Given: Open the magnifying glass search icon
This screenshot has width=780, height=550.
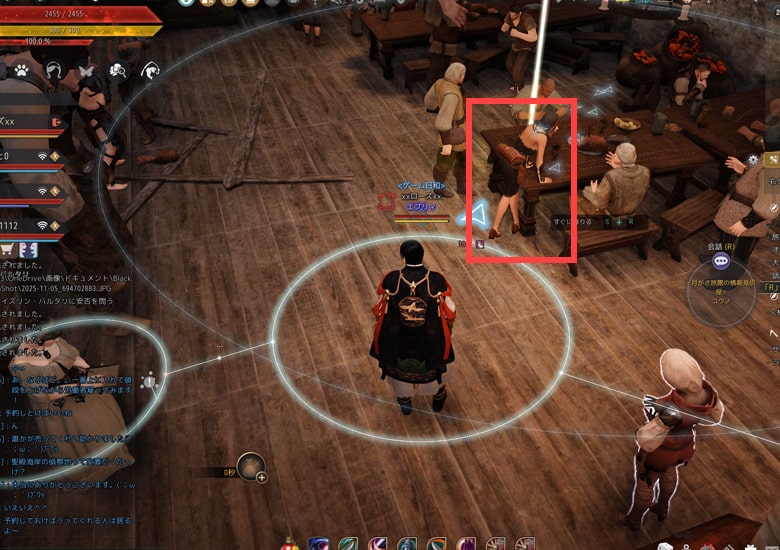Looking at the screenshot, I should pos(118,70).
